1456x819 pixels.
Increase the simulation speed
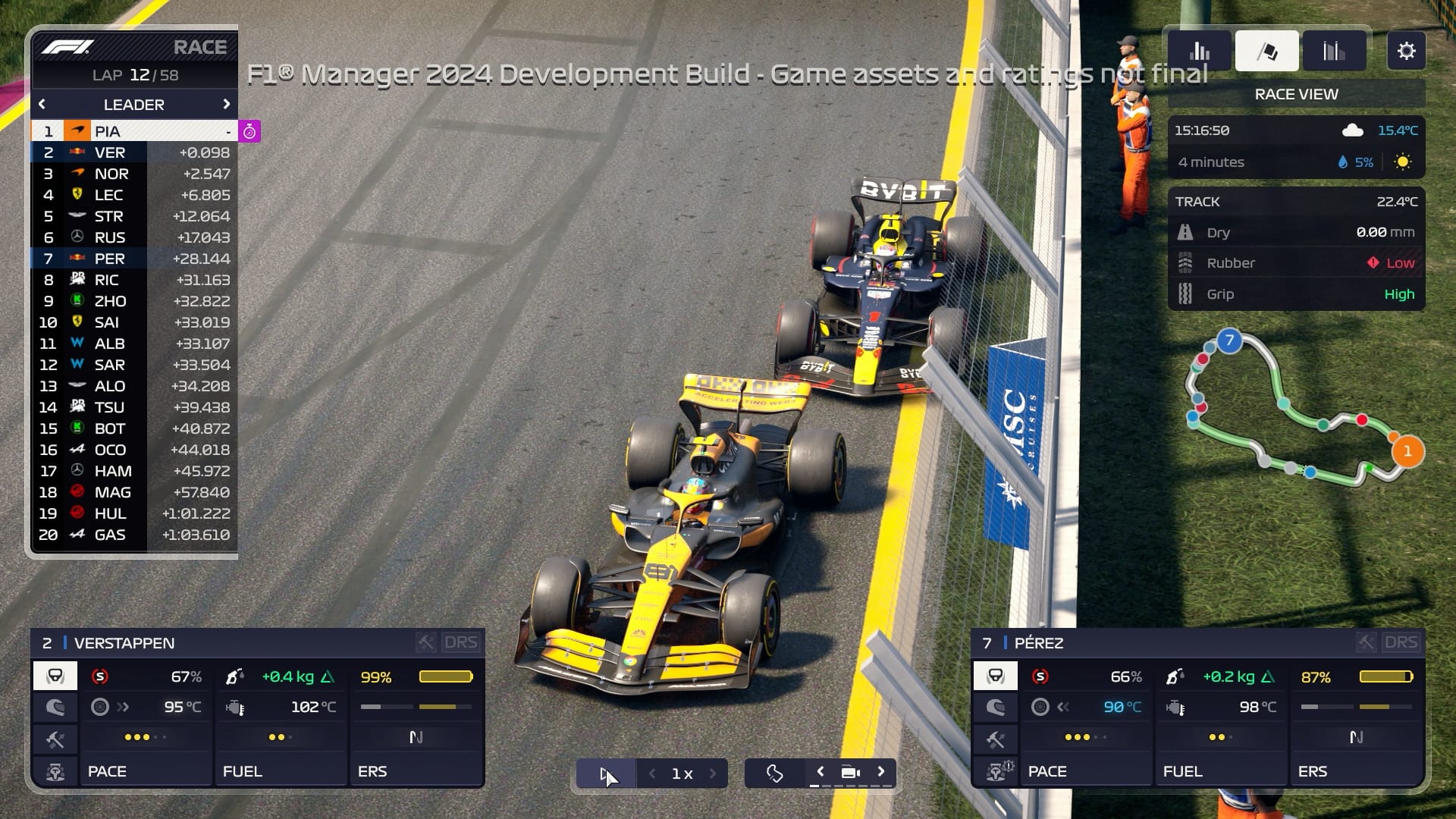[x=713, y=773]
